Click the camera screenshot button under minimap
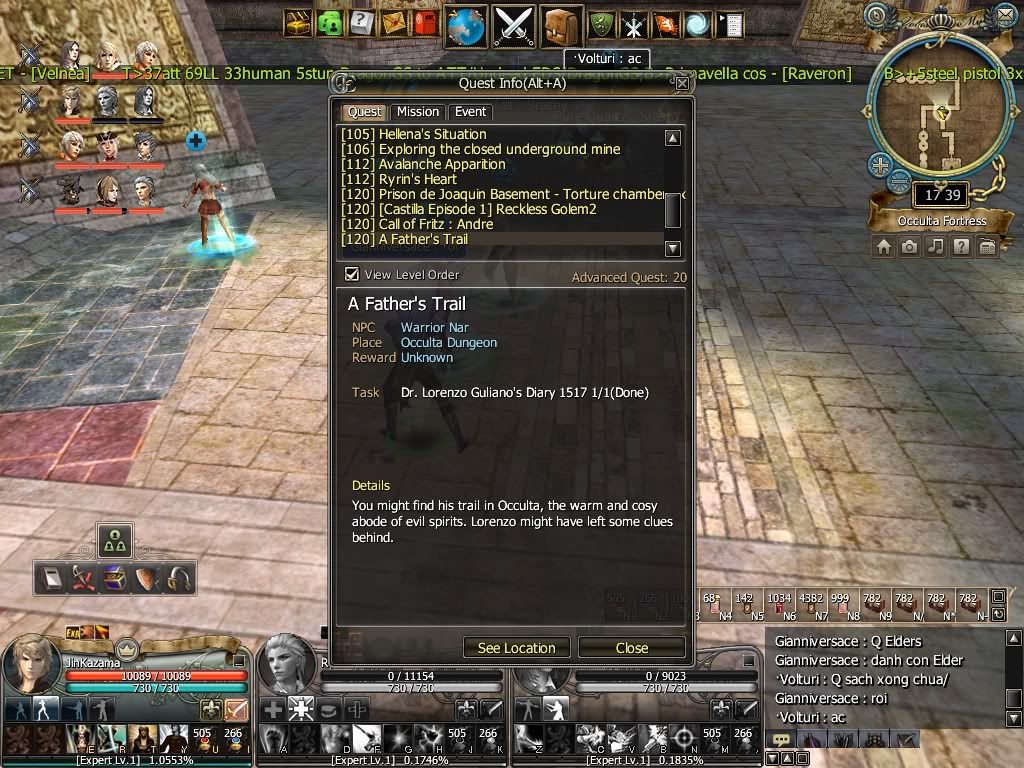Viewport: 1024px width, 768px height. [909, 247]
